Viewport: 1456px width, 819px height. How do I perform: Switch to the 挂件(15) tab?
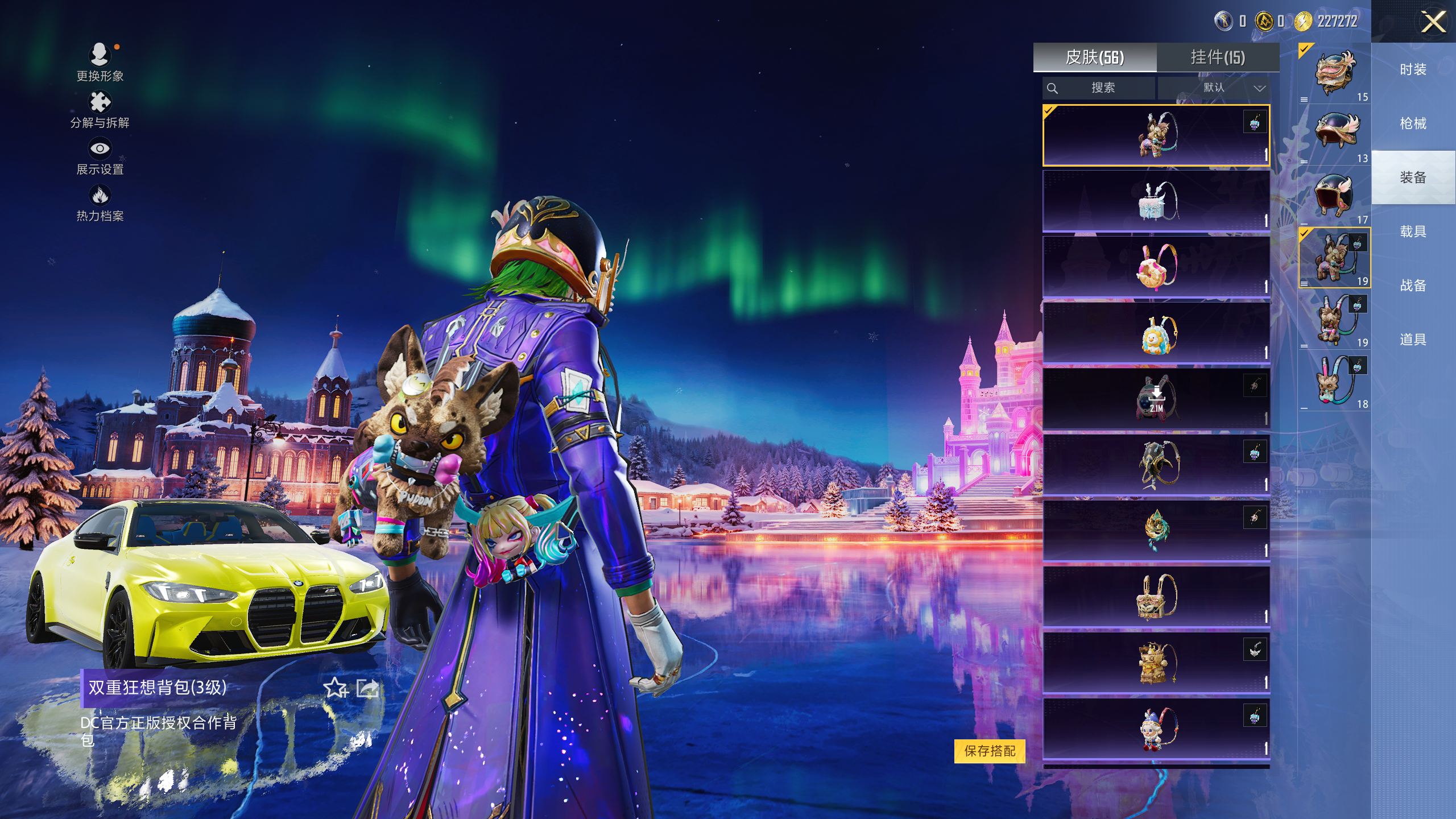pos(1218,57)
